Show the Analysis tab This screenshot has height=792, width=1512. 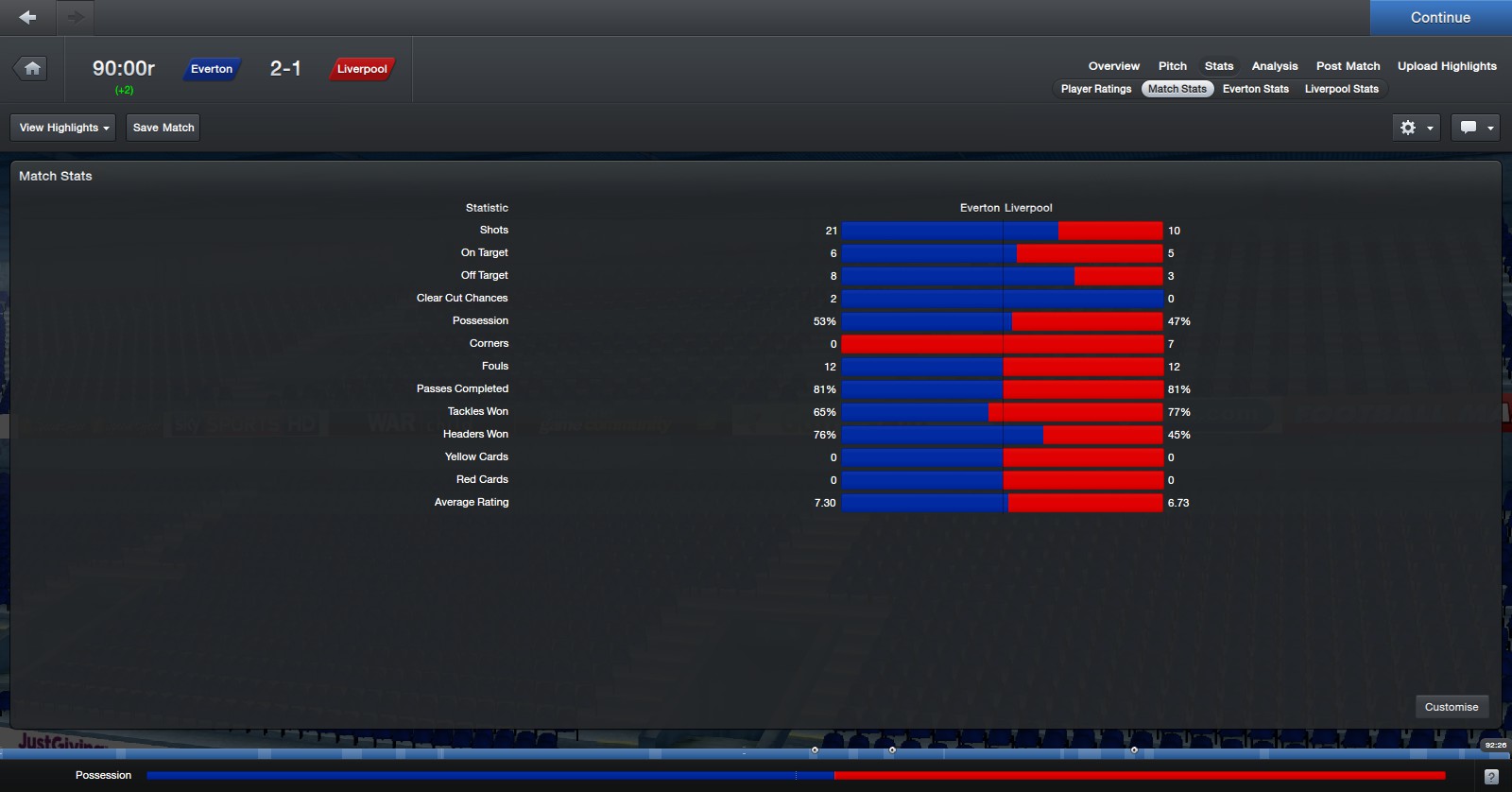pyautogui.click(x=1274, y=66)
